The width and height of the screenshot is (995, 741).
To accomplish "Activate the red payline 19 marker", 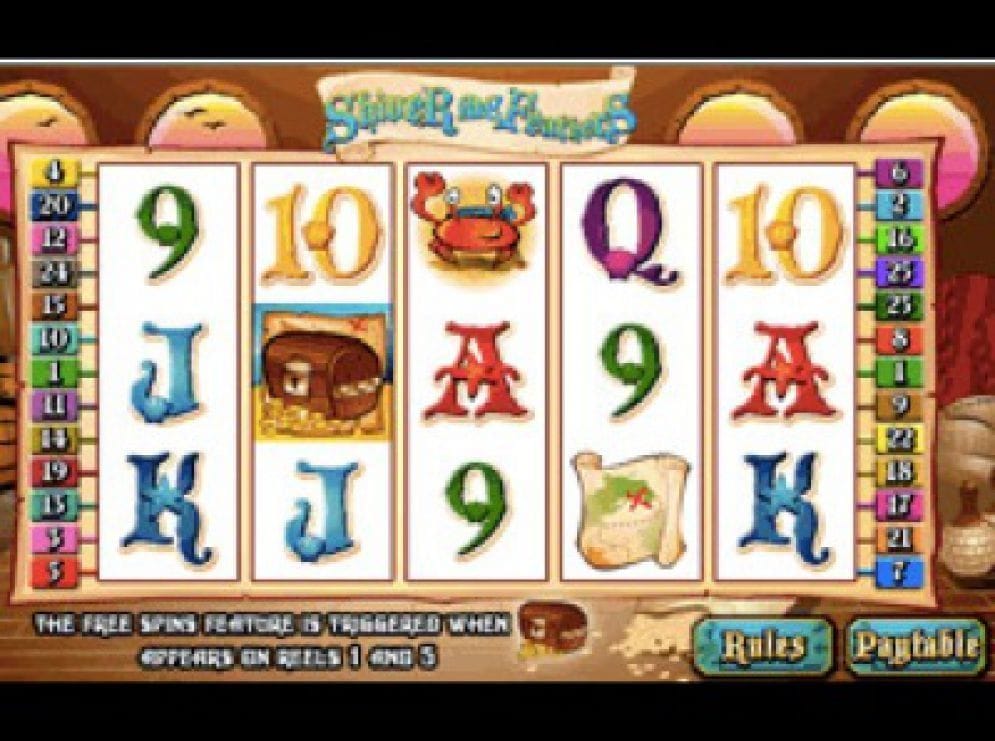I will coord(48,472).
